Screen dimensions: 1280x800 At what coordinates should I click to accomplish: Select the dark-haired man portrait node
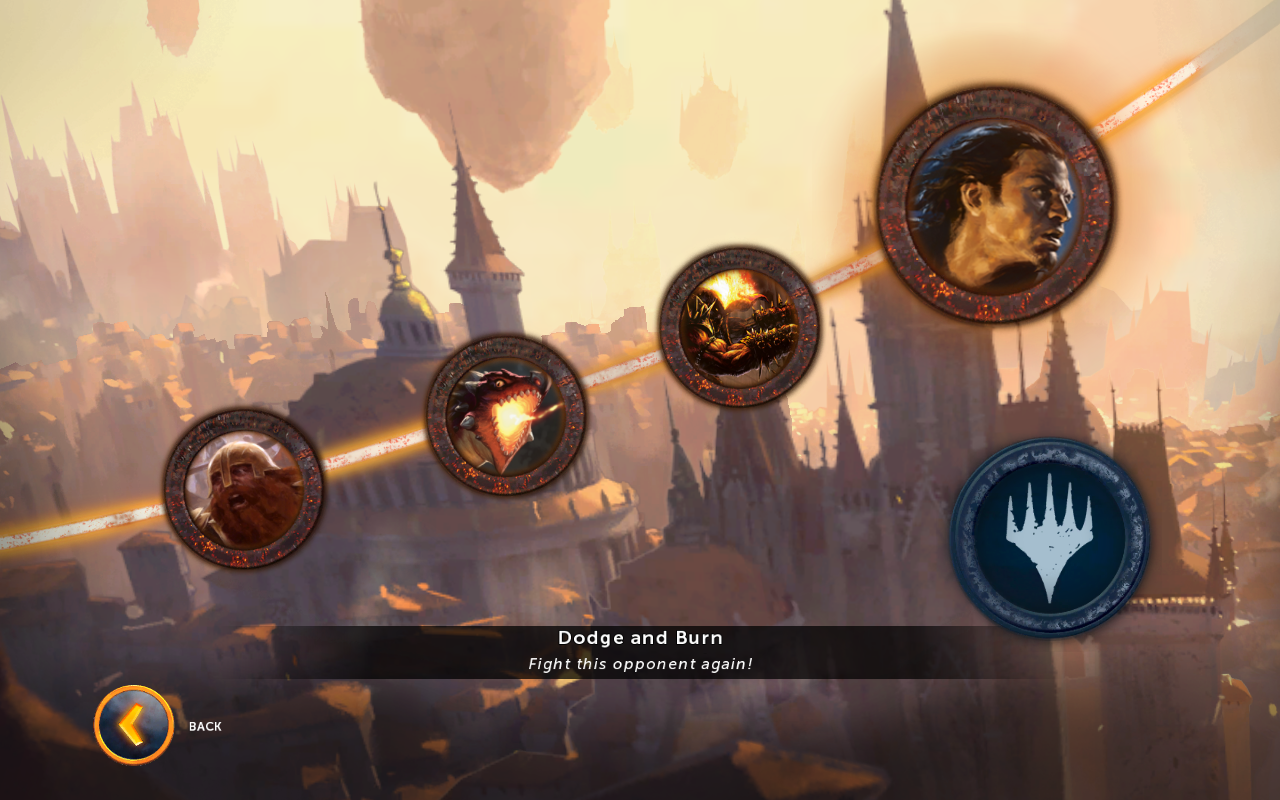pyautogui.click(x=994, y=205)
